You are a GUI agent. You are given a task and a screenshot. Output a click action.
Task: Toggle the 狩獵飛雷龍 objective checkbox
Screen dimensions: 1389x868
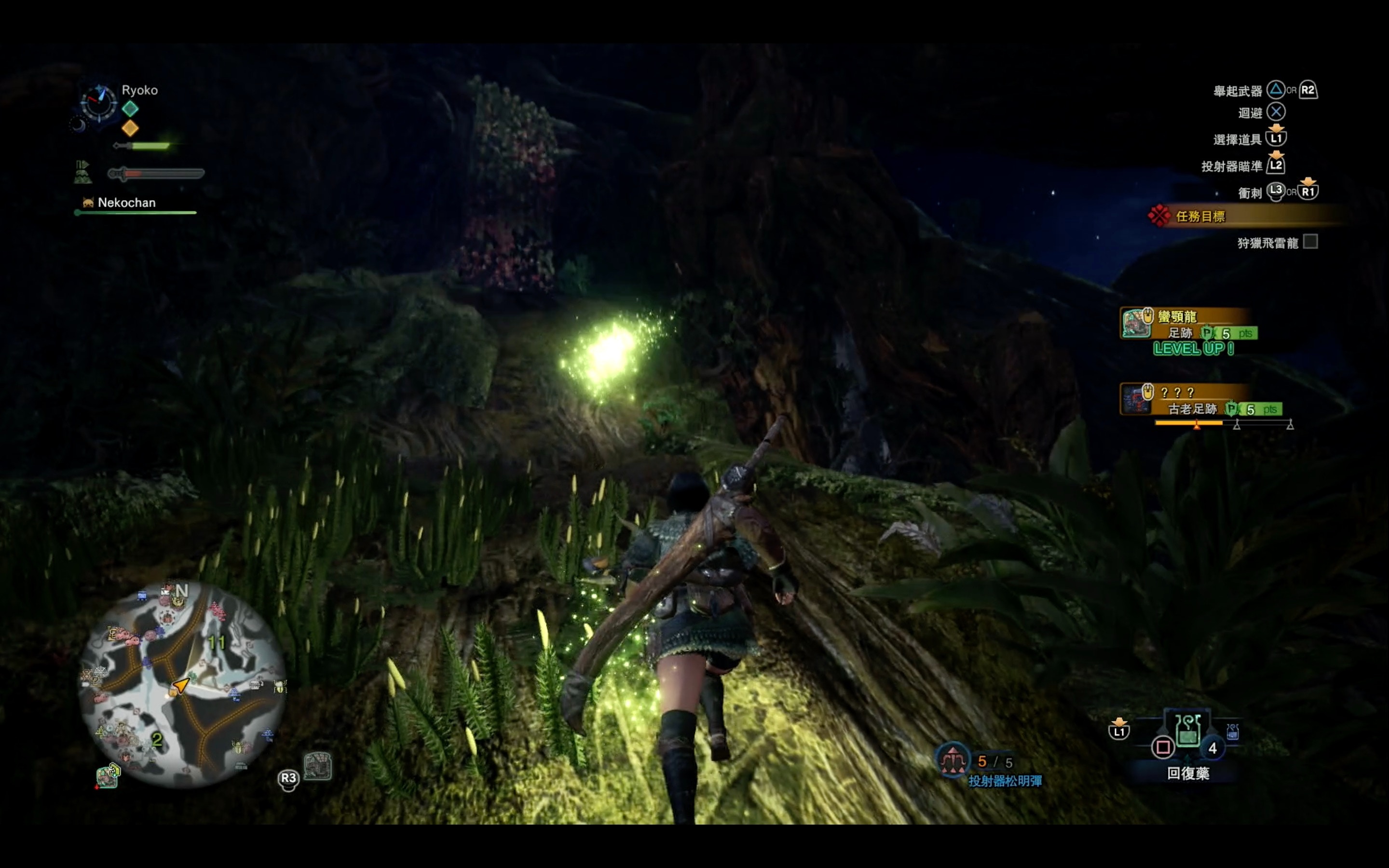click(x=1310, y=242)
